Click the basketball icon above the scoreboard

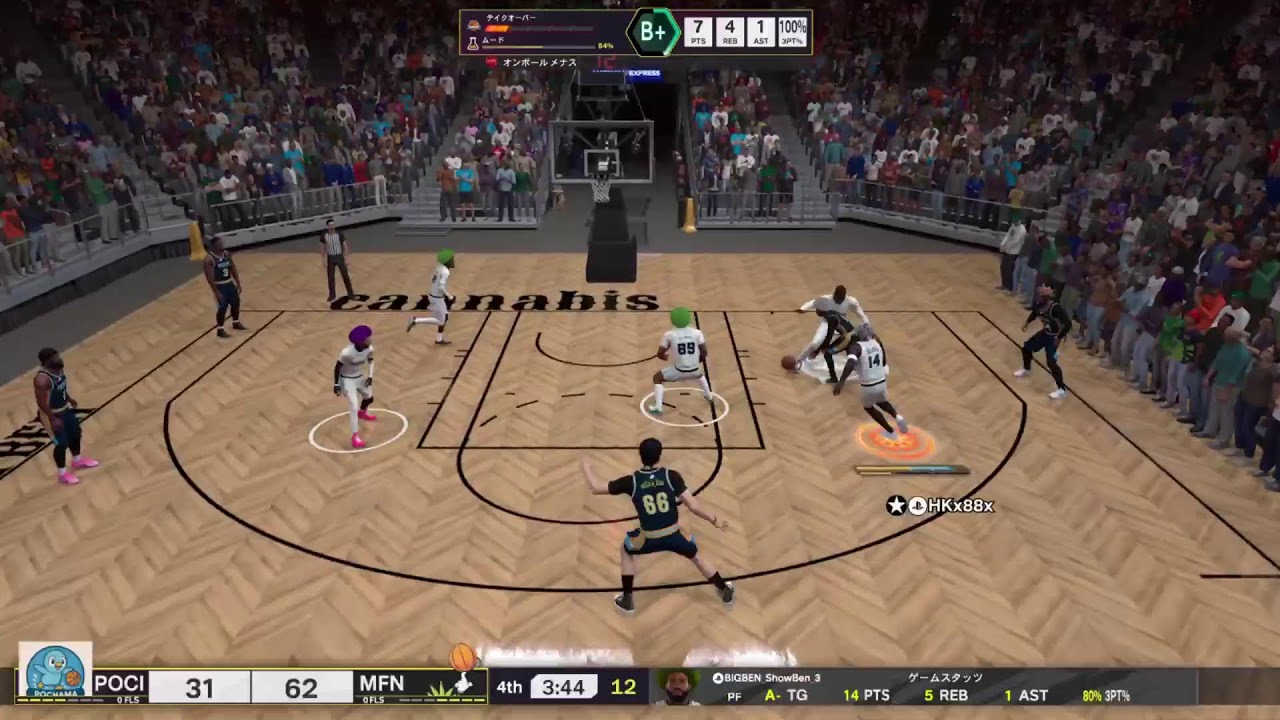(463, 655)
